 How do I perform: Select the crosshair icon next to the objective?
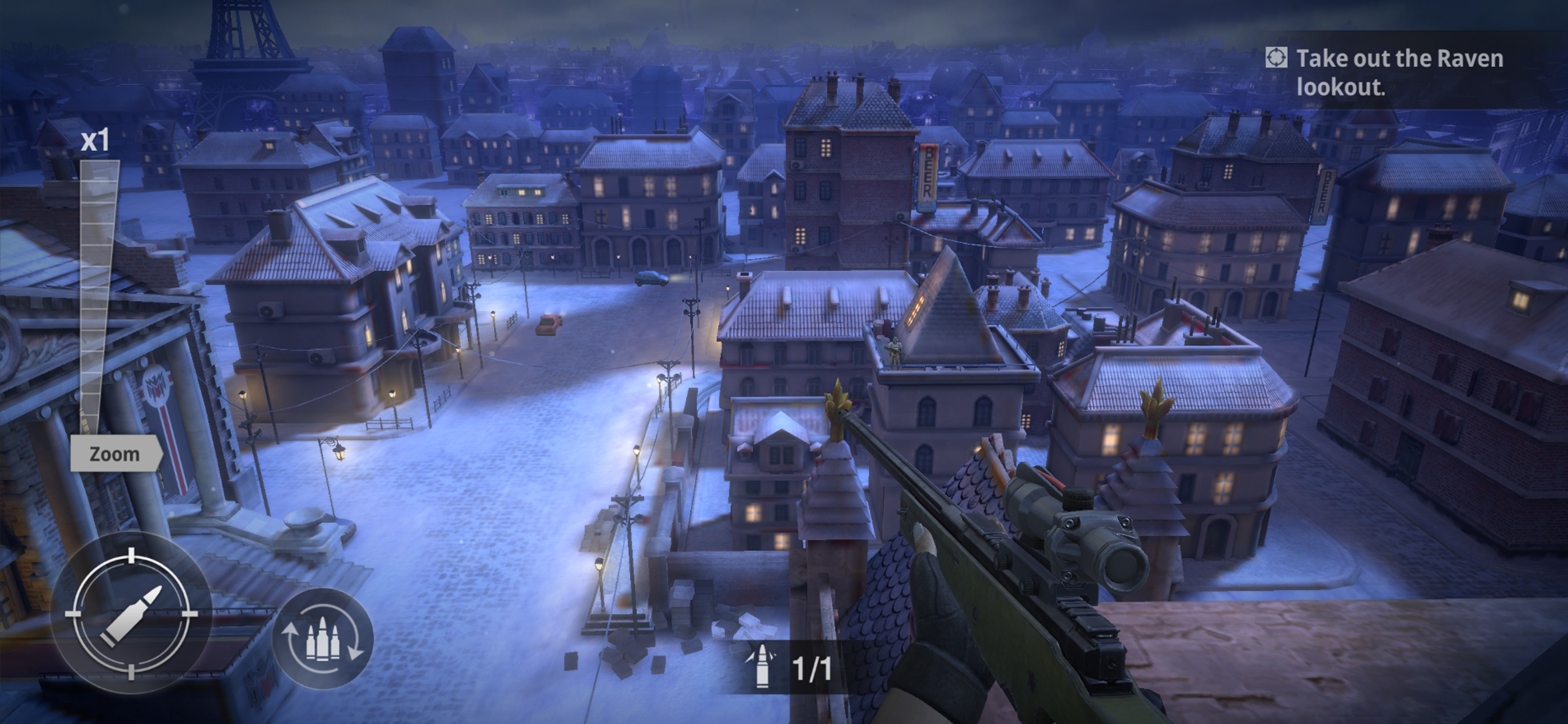[1277, 59]
